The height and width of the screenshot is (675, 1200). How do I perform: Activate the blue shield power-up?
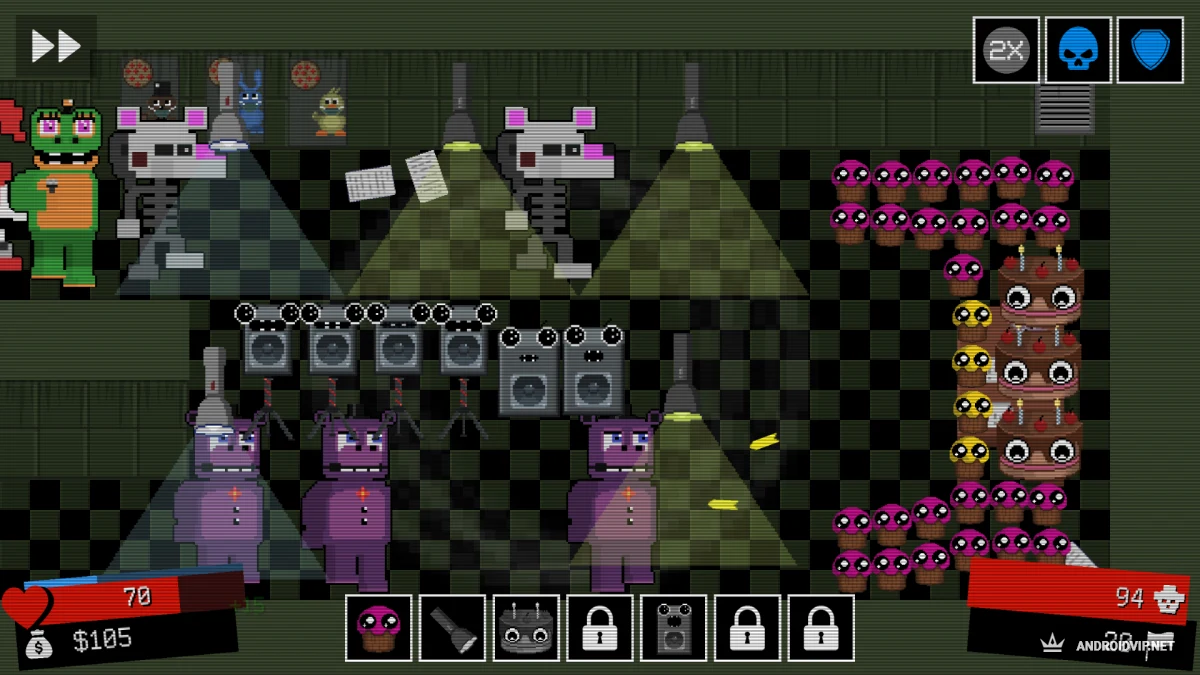pos(1150,50)
